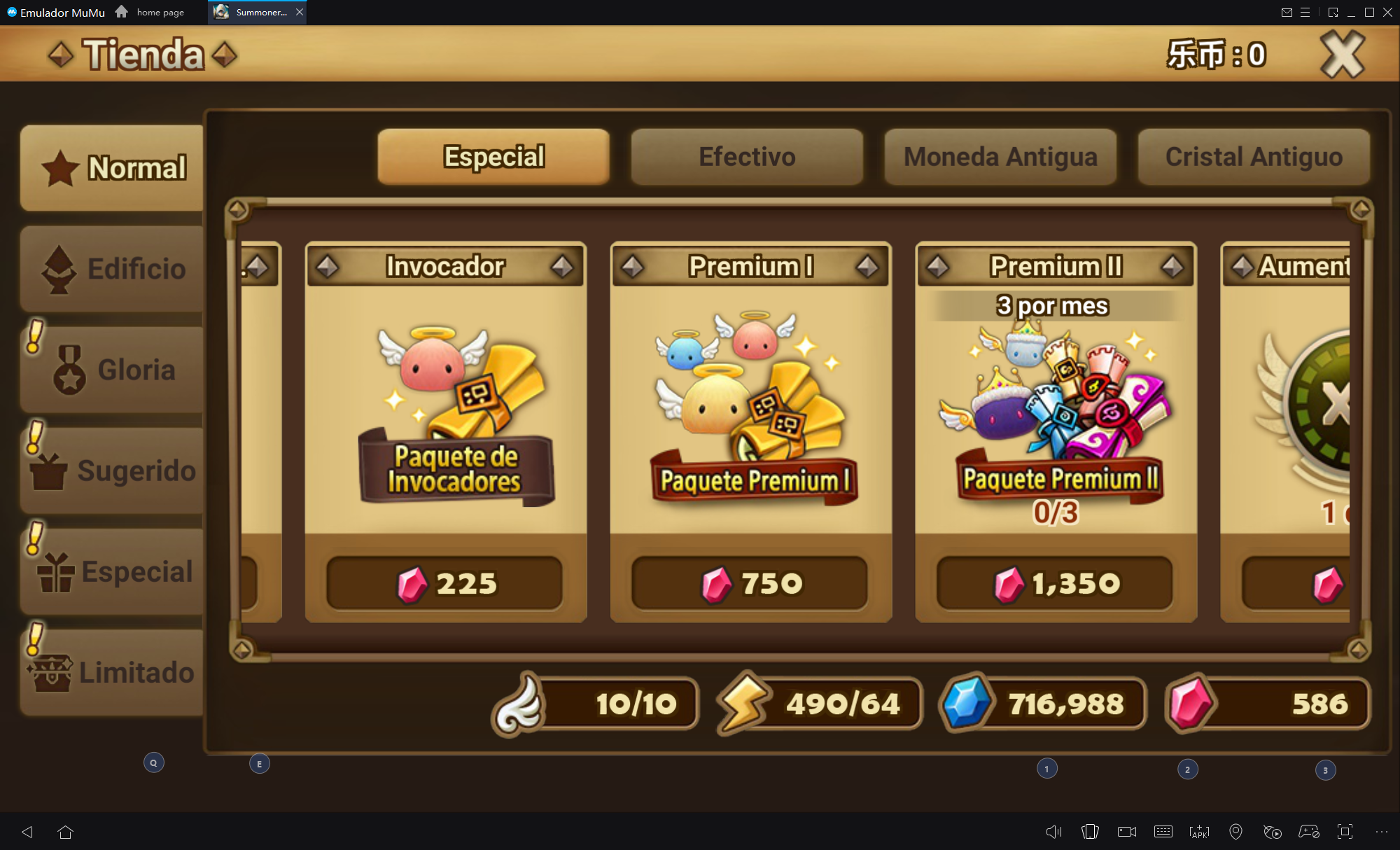Select the Paquete de Invocadores card
The image size is (1400, 850).
click(446, 413)
